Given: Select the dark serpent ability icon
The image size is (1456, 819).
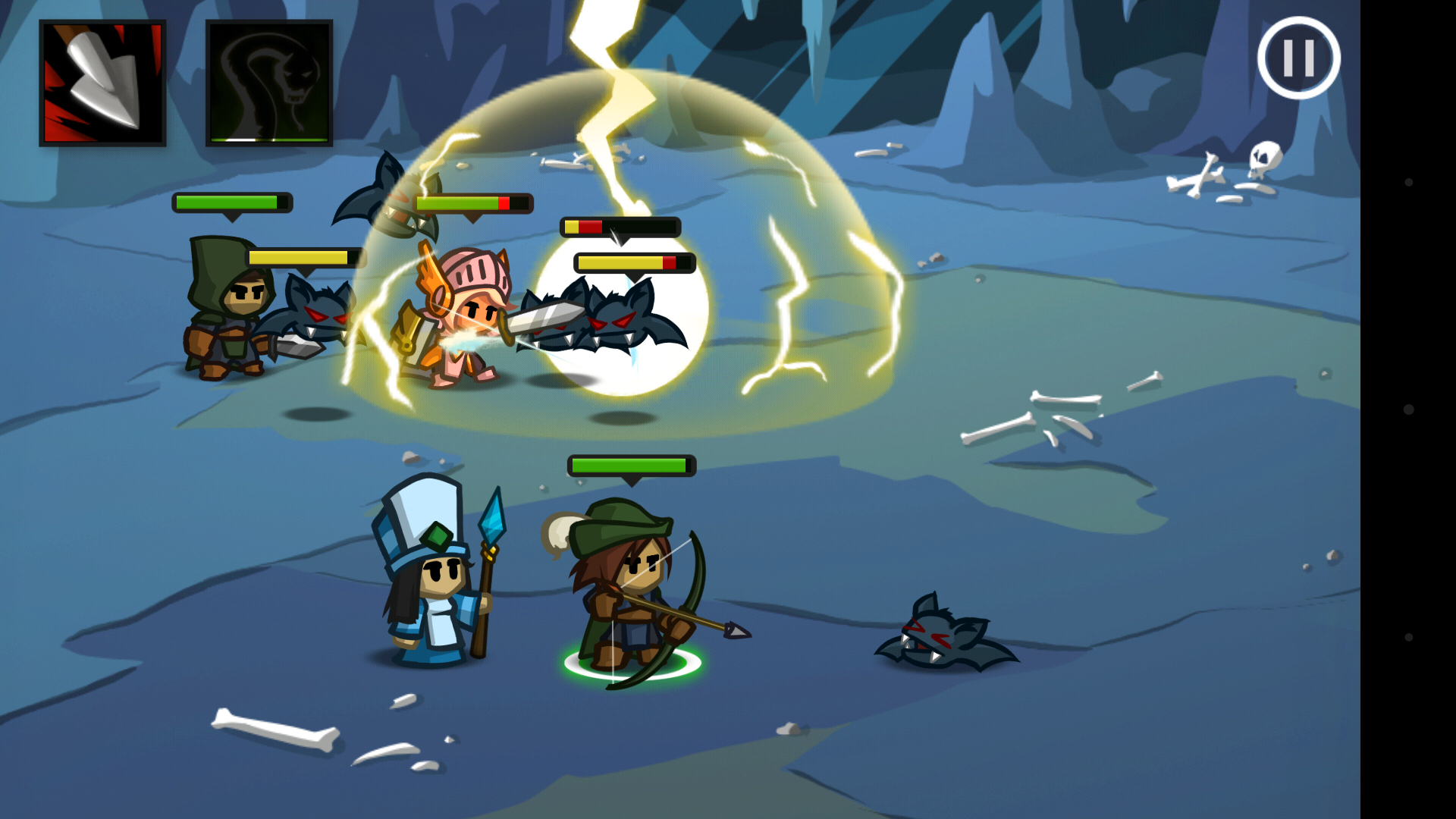Looking at the screenshot, I should [x=269, y=83].
